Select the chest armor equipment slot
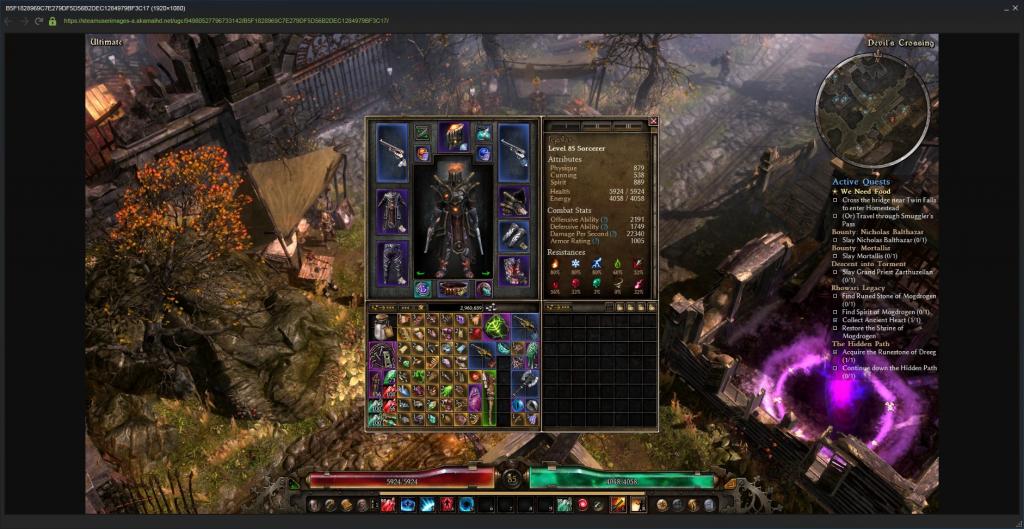 (x=391, y=211)
